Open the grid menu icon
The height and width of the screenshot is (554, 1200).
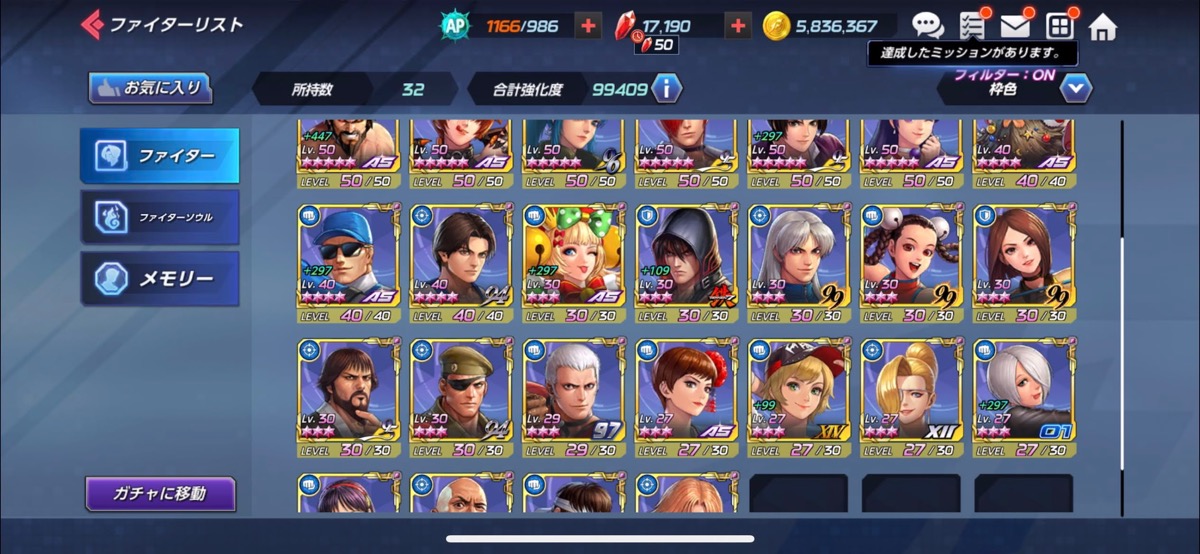pyautogui.click(x=1059, y=27)
